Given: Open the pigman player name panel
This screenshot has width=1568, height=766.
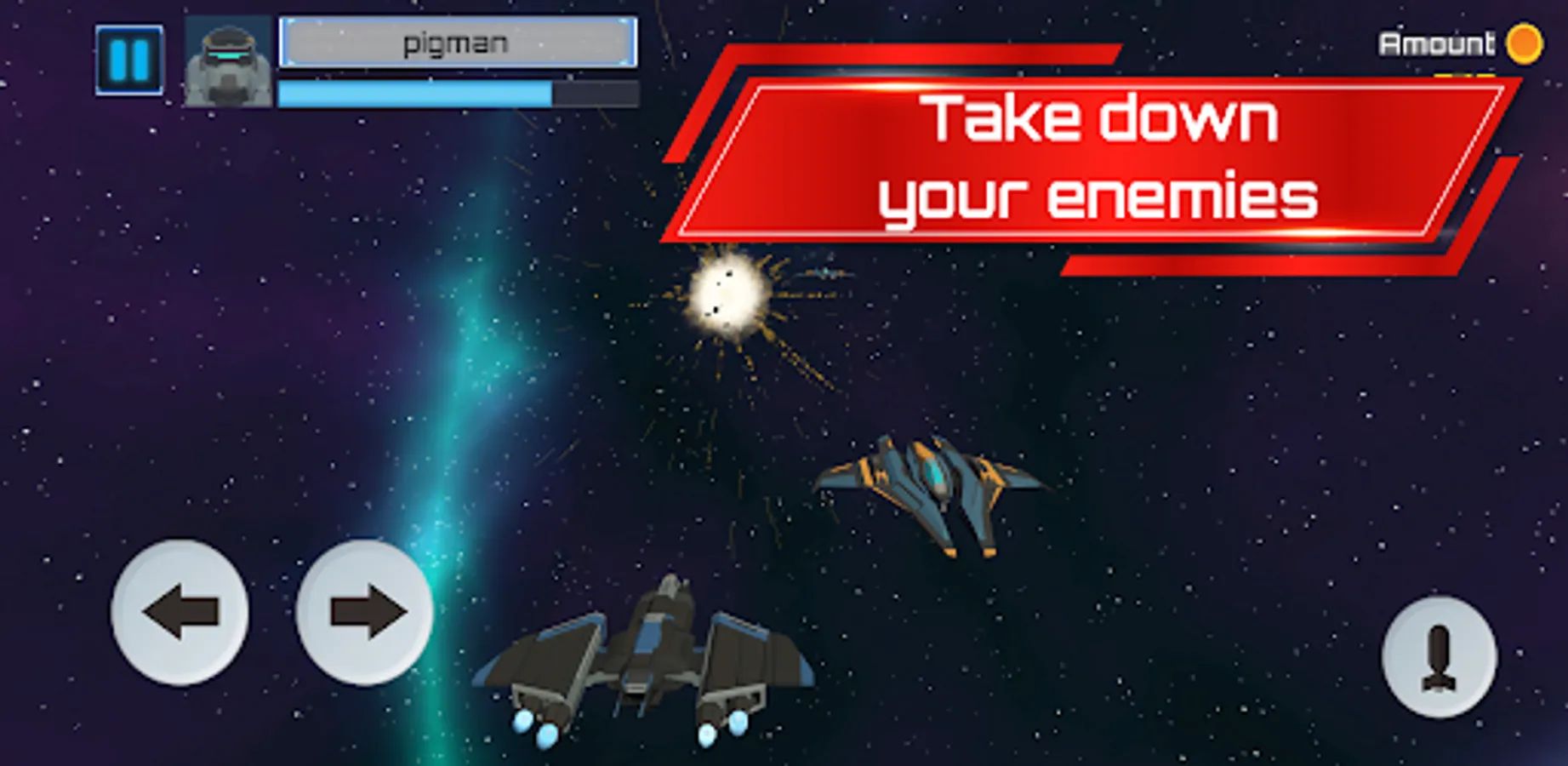Looking at the screenshot, I should 459,43.
